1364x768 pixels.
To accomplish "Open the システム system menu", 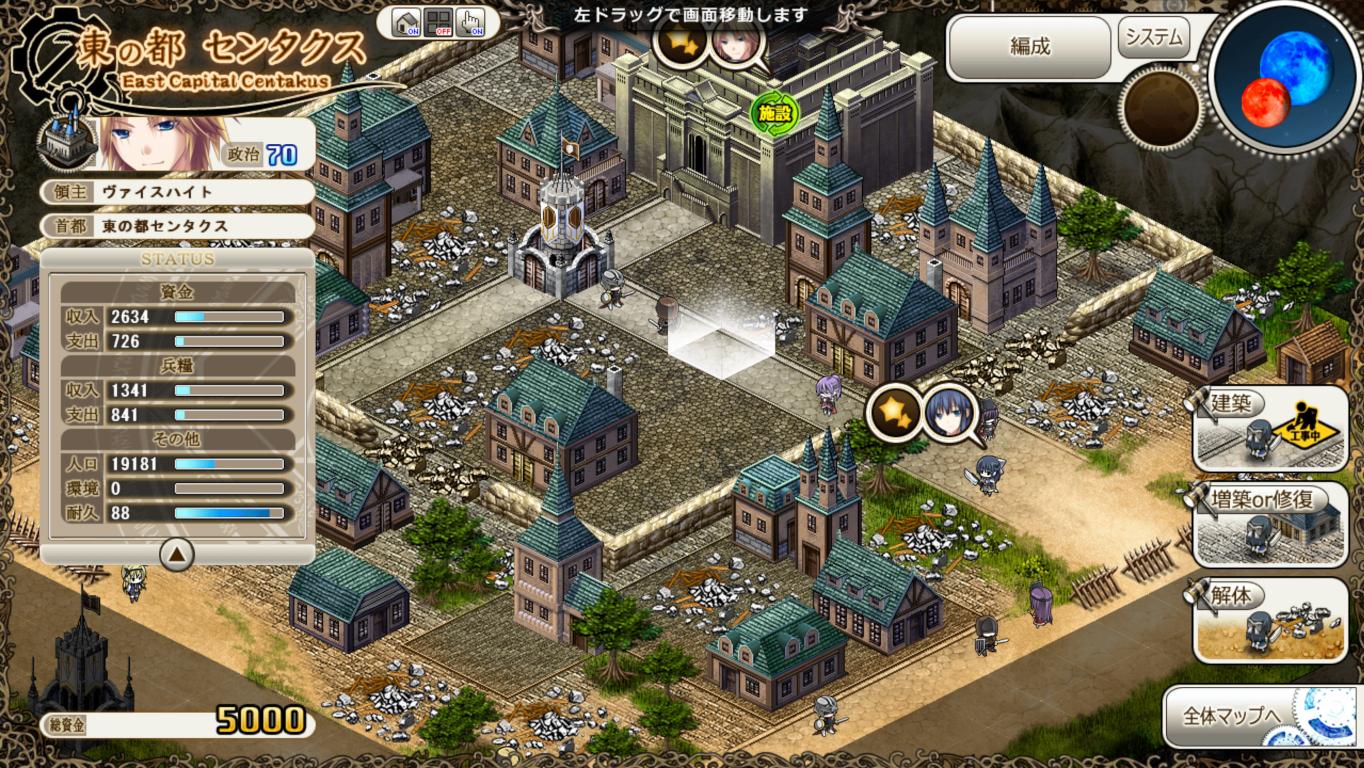I will click(x=1154, y=39).
